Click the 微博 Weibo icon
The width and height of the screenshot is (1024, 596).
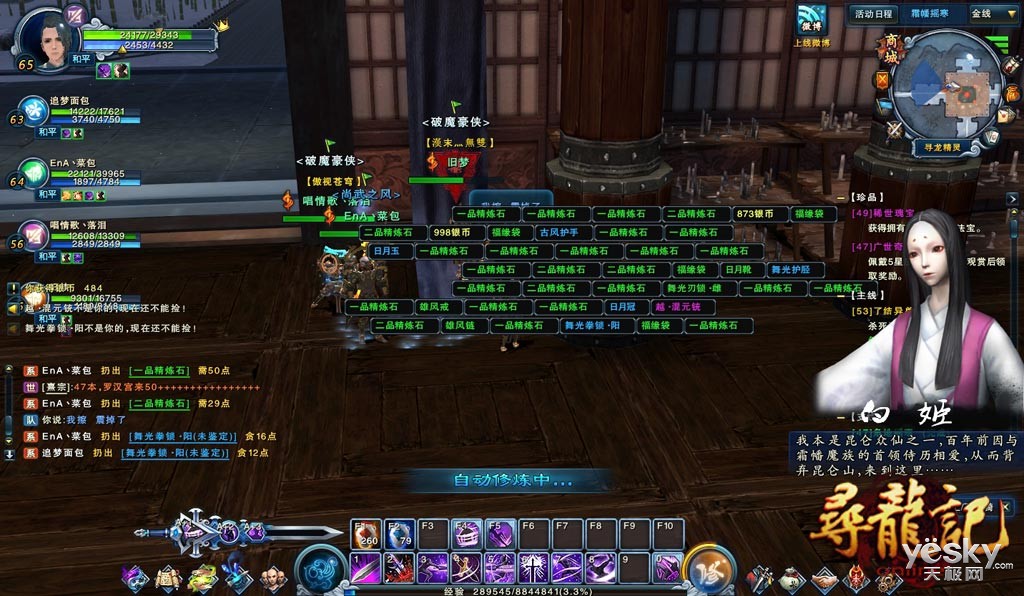point(811,24)
